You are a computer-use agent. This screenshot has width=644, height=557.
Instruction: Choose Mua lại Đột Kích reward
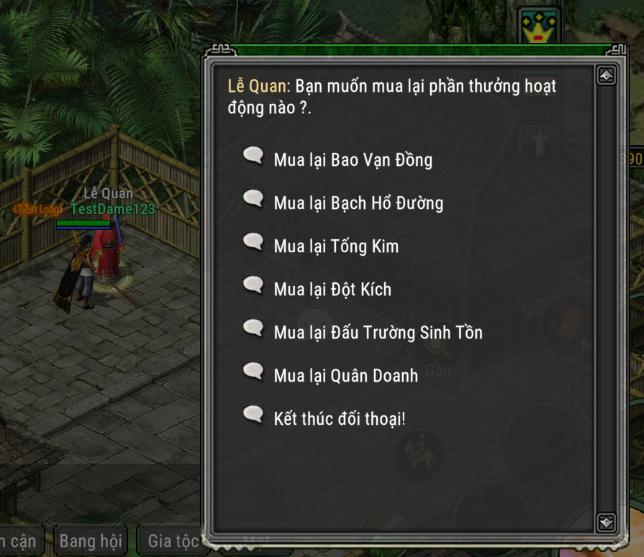(x=332, y=289)
